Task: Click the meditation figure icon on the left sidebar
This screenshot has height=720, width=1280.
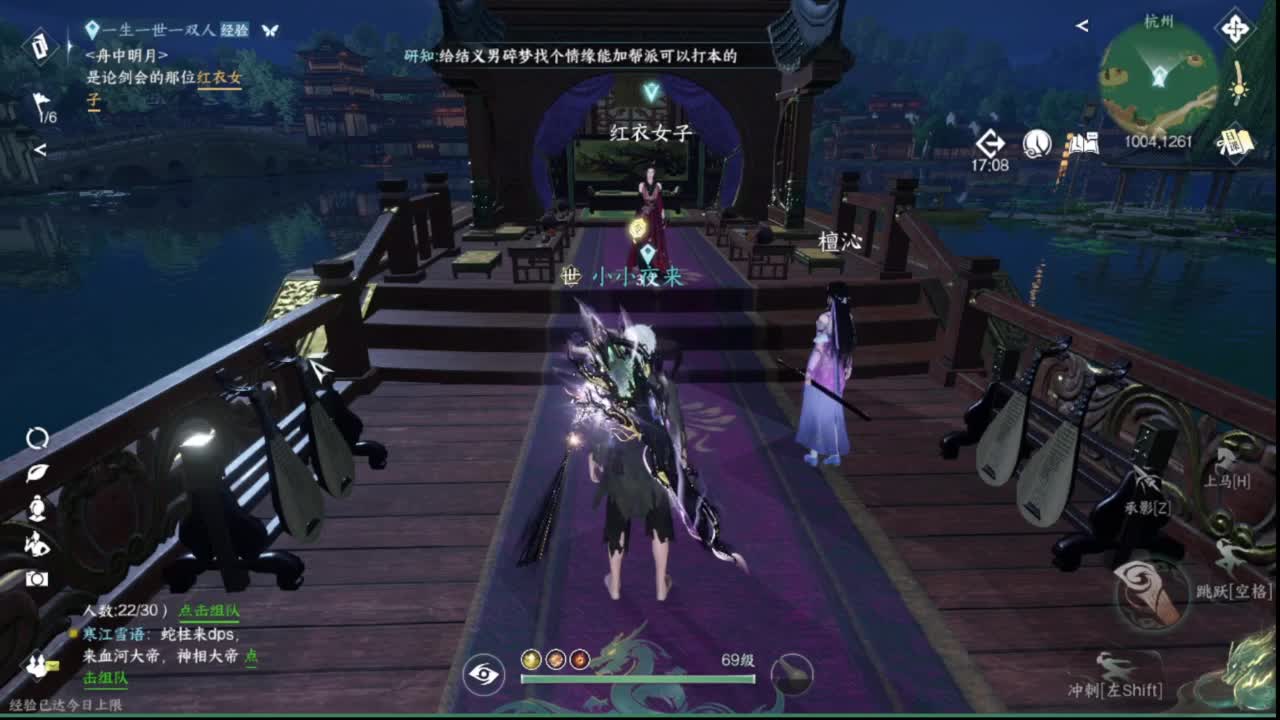Action: pyautogui.click(x=36, y=507)
